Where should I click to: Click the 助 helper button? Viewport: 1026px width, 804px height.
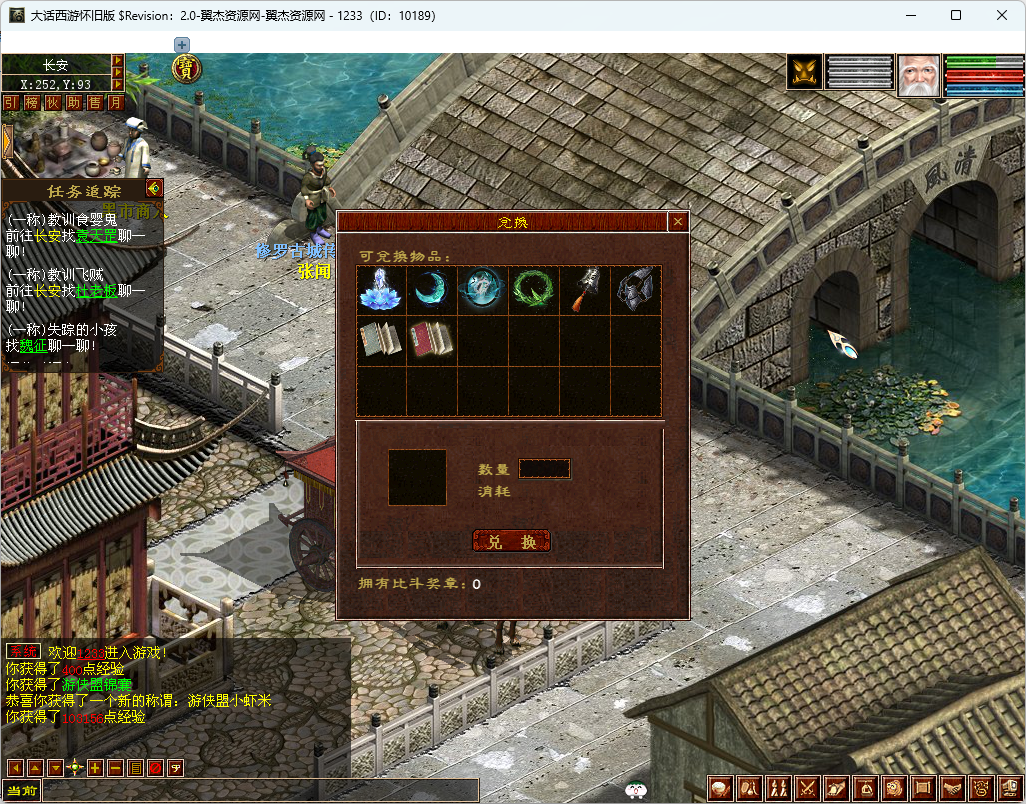[x=74, y=102]
